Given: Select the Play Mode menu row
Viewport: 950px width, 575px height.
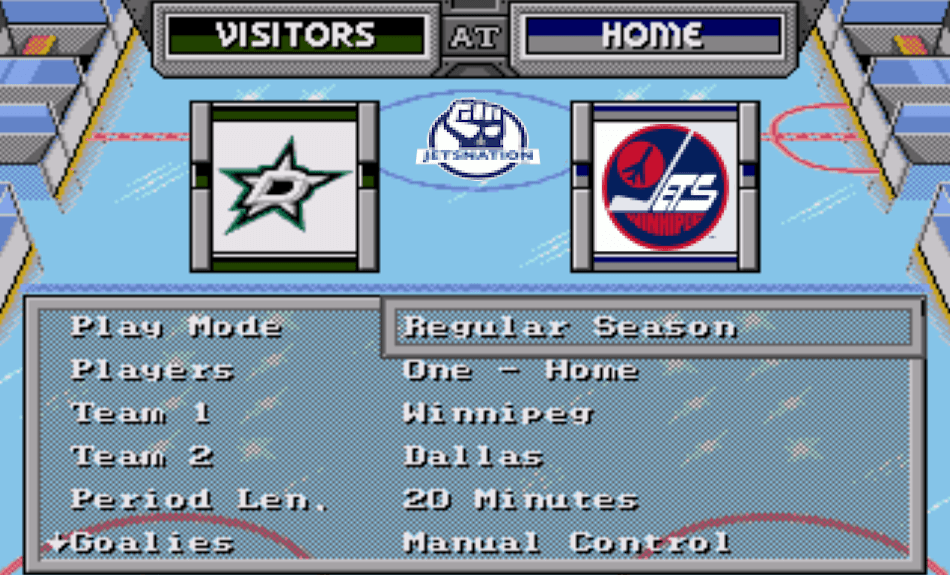Looking at the screenshot, I should tap(176, 327).
